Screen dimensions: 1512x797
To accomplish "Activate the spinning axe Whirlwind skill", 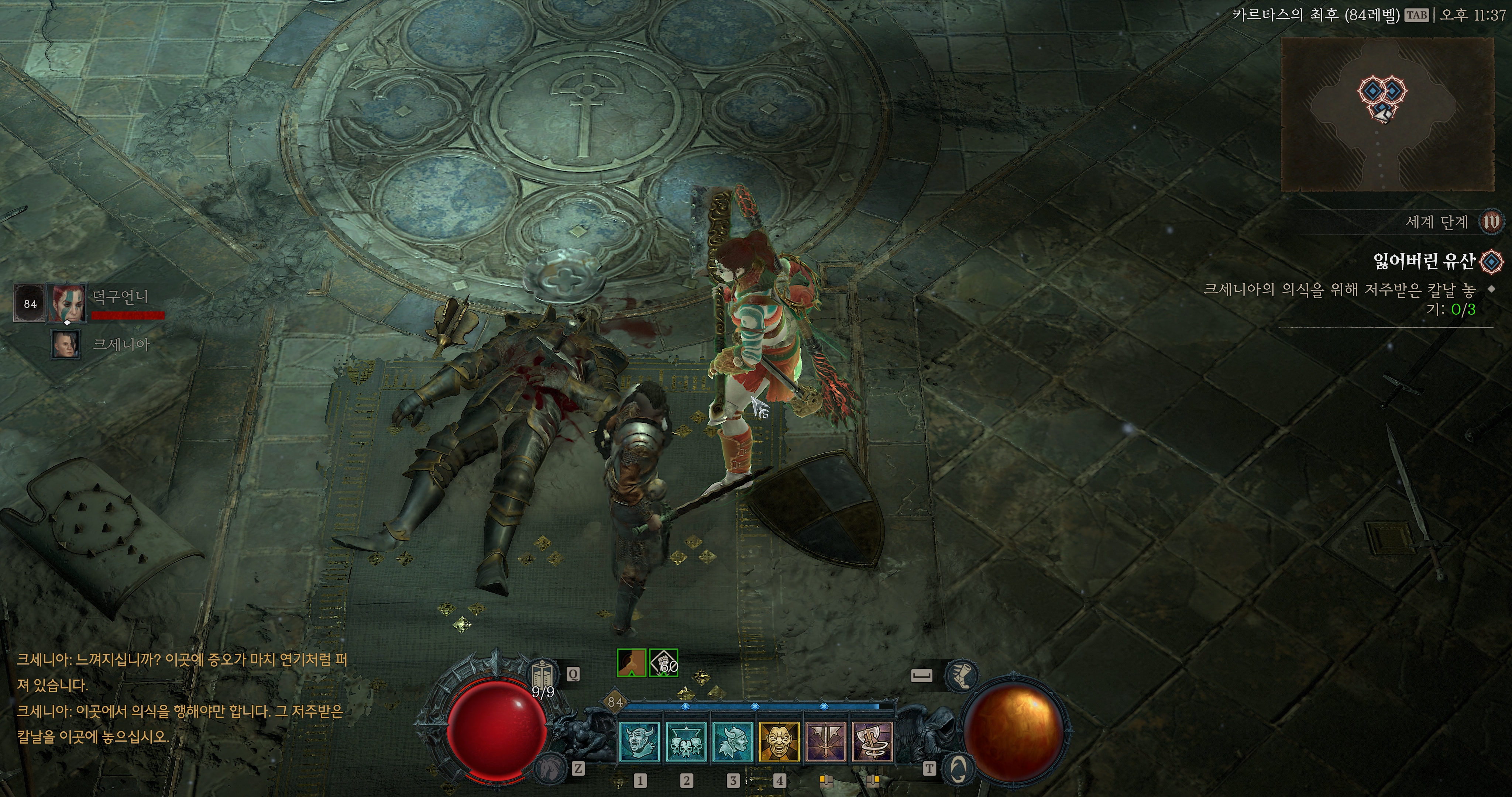I will click(x=872, y=742).
